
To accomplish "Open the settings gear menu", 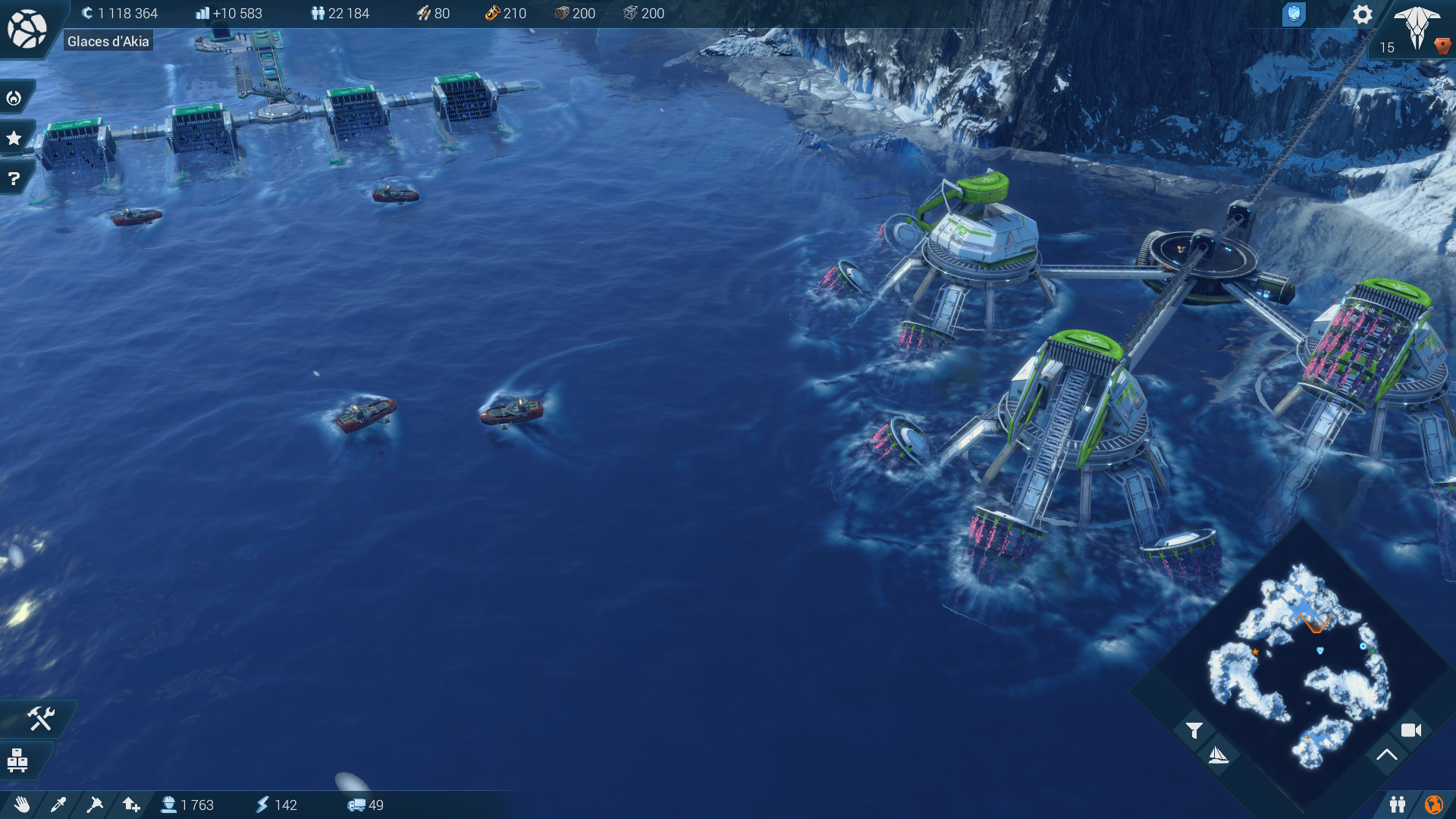I will click(1362, 14).
